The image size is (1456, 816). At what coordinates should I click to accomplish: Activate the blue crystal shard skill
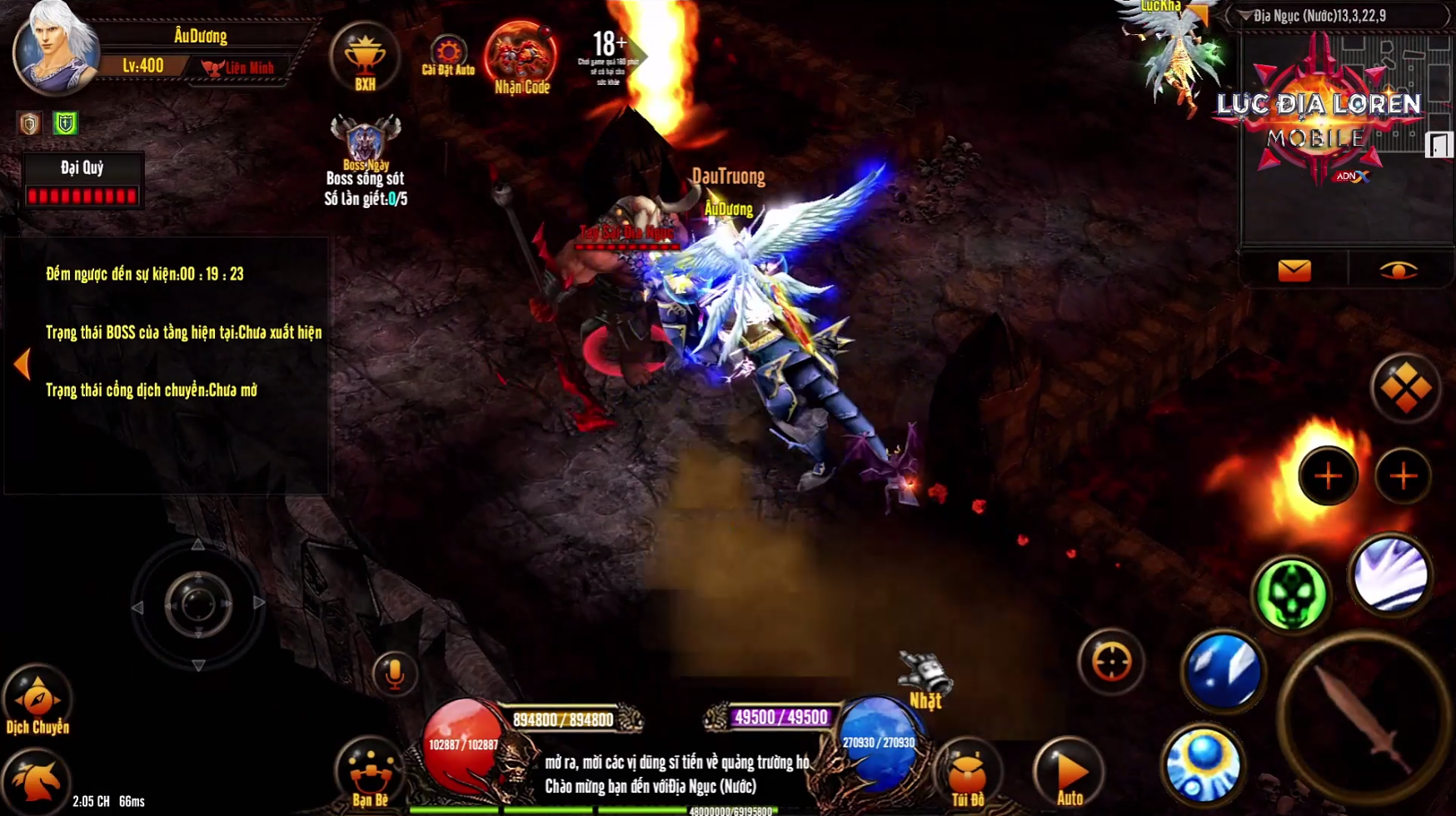[x=1223, y=671]
